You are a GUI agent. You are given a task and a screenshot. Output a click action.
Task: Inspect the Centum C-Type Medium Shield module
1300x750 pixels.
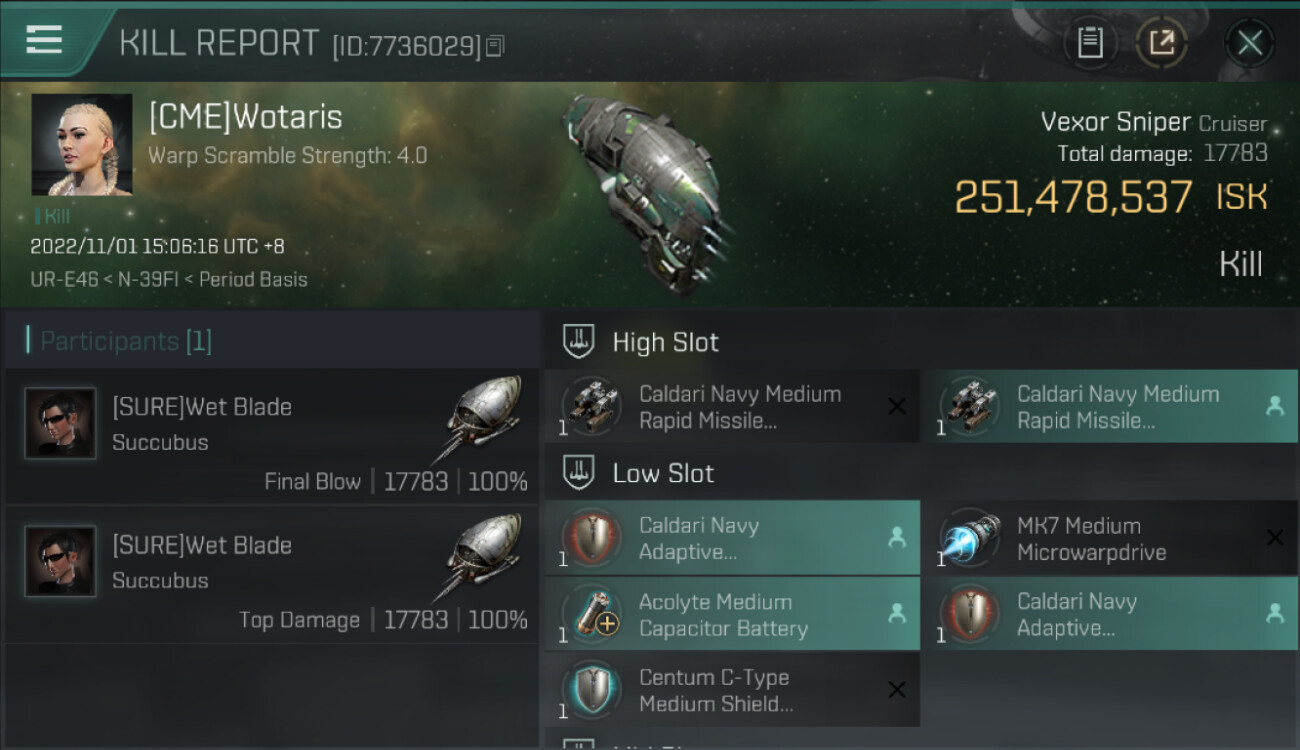(732, 691)
